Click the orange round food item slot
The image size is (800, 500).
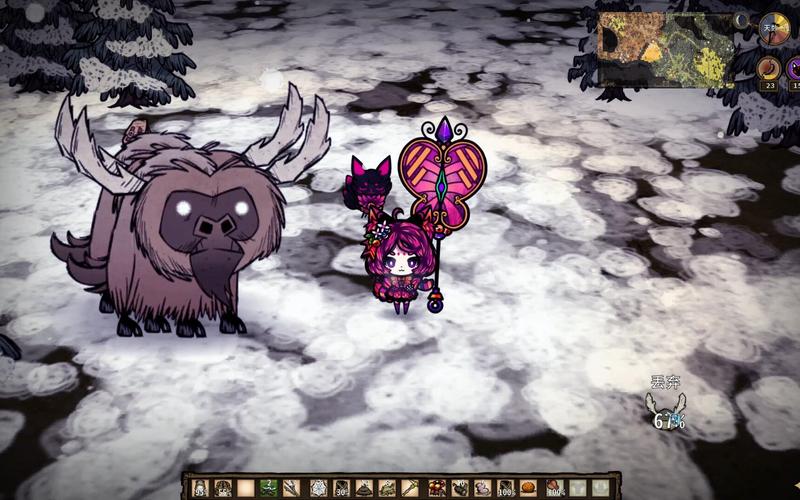(x=529, y=488)
